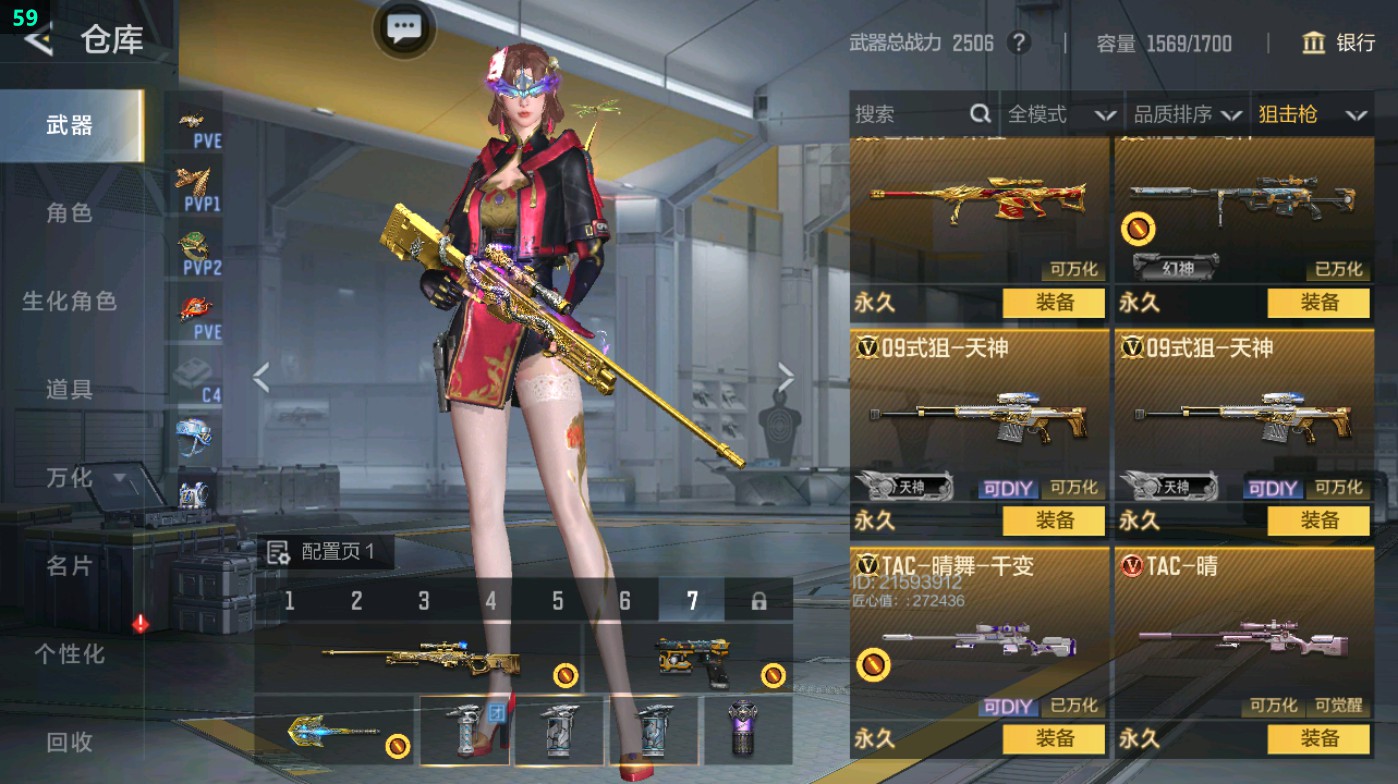Open the 银行 bank icon at top right
Image resolution: width=1398 pixels, height=784 pixels.
(1314, 44)
